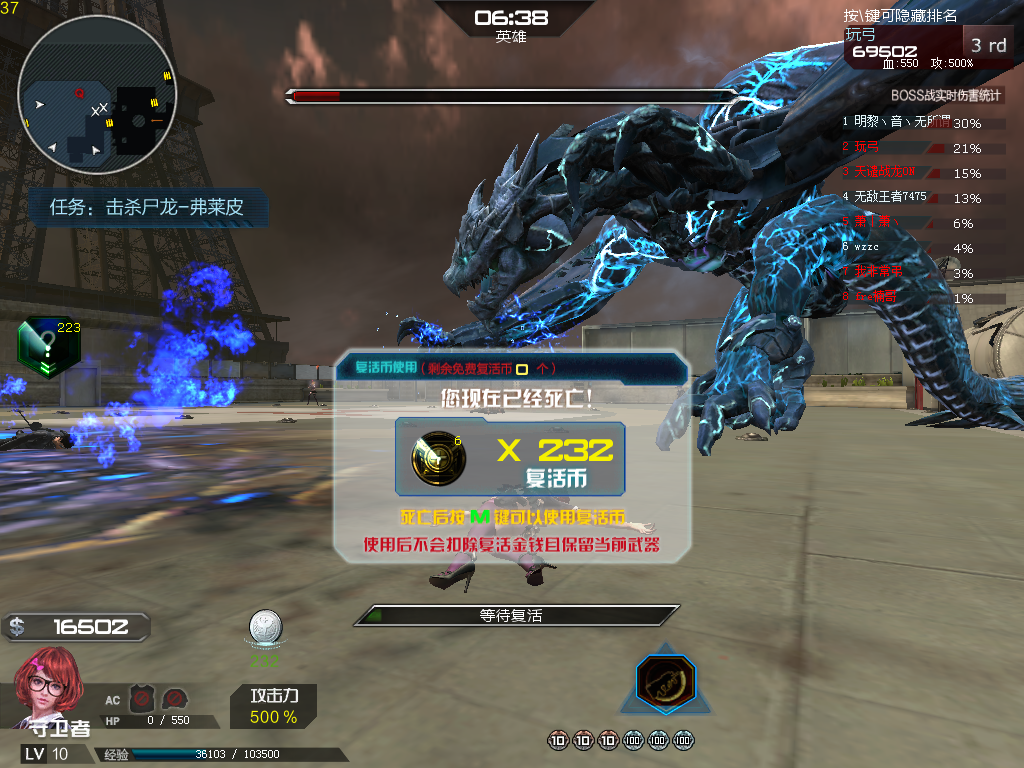1024x768 pixels.
Task: Click the 等待复活 waiting bar
Action: click(516, 616)
